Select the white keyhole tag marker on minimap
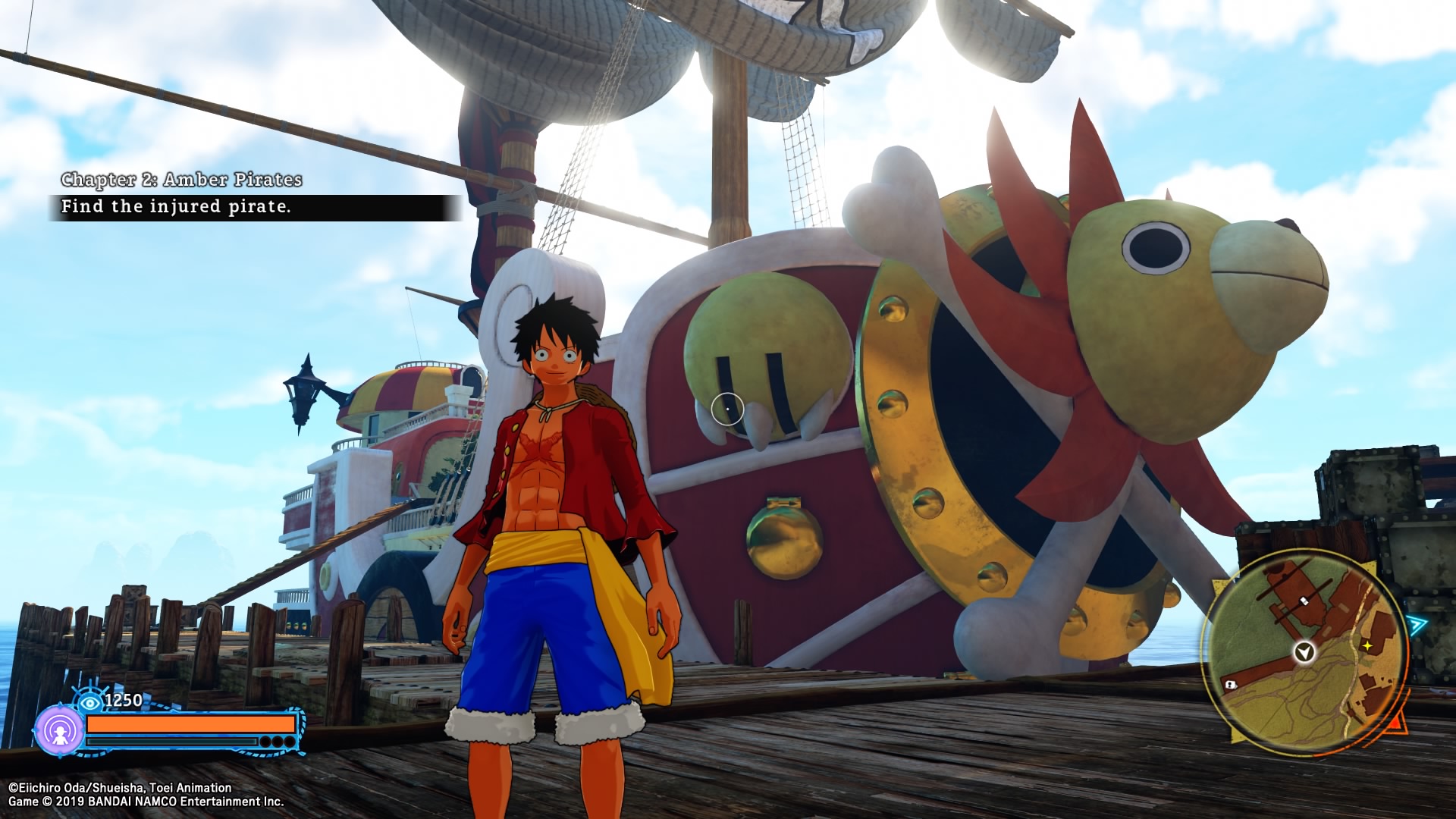The image size is (1456, 819). coord(1230,685)
